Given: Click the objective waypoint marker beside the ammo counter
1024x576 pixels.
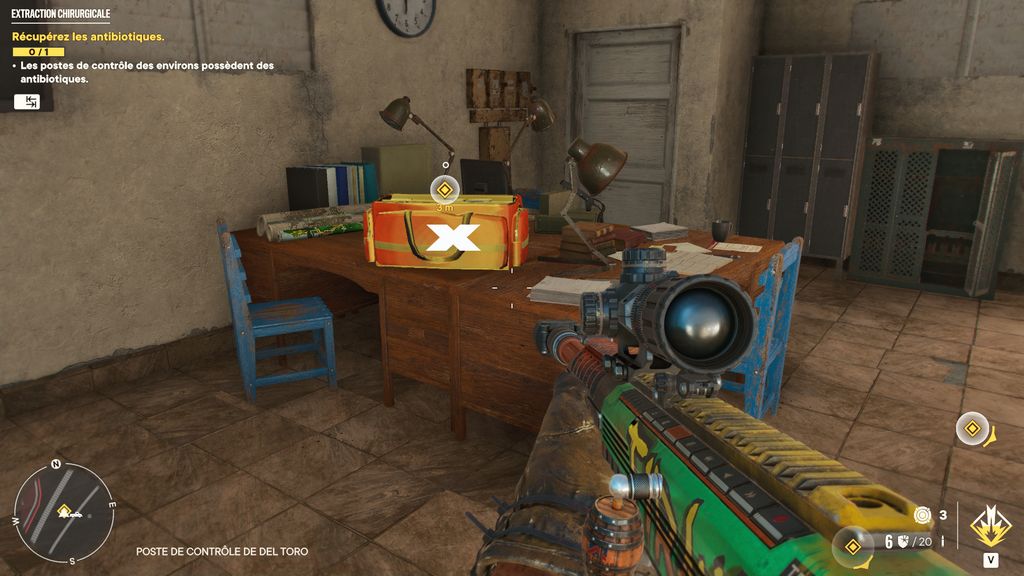Looking at the screenshot, I should (853, 545).
